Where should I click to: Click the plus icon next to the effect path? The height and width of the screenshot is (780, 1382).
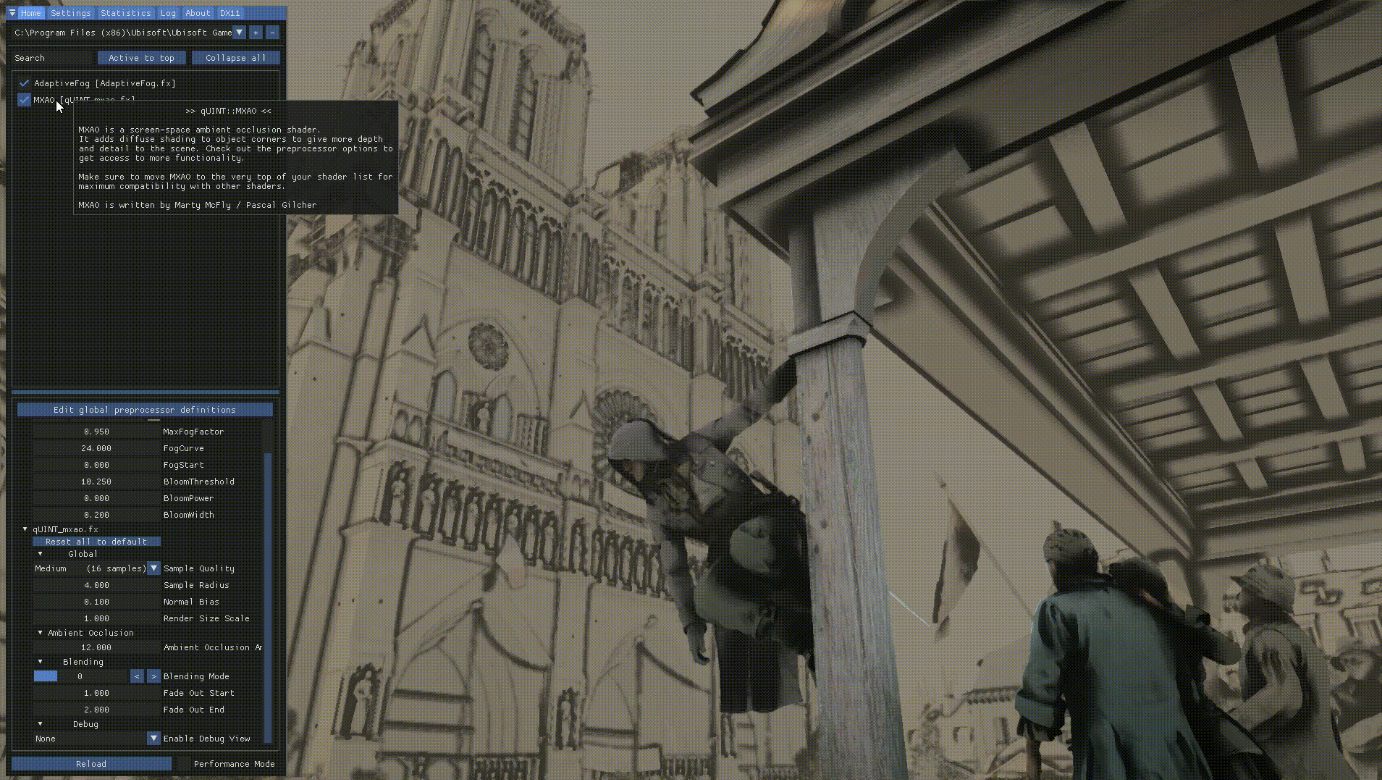coord(257,32)
